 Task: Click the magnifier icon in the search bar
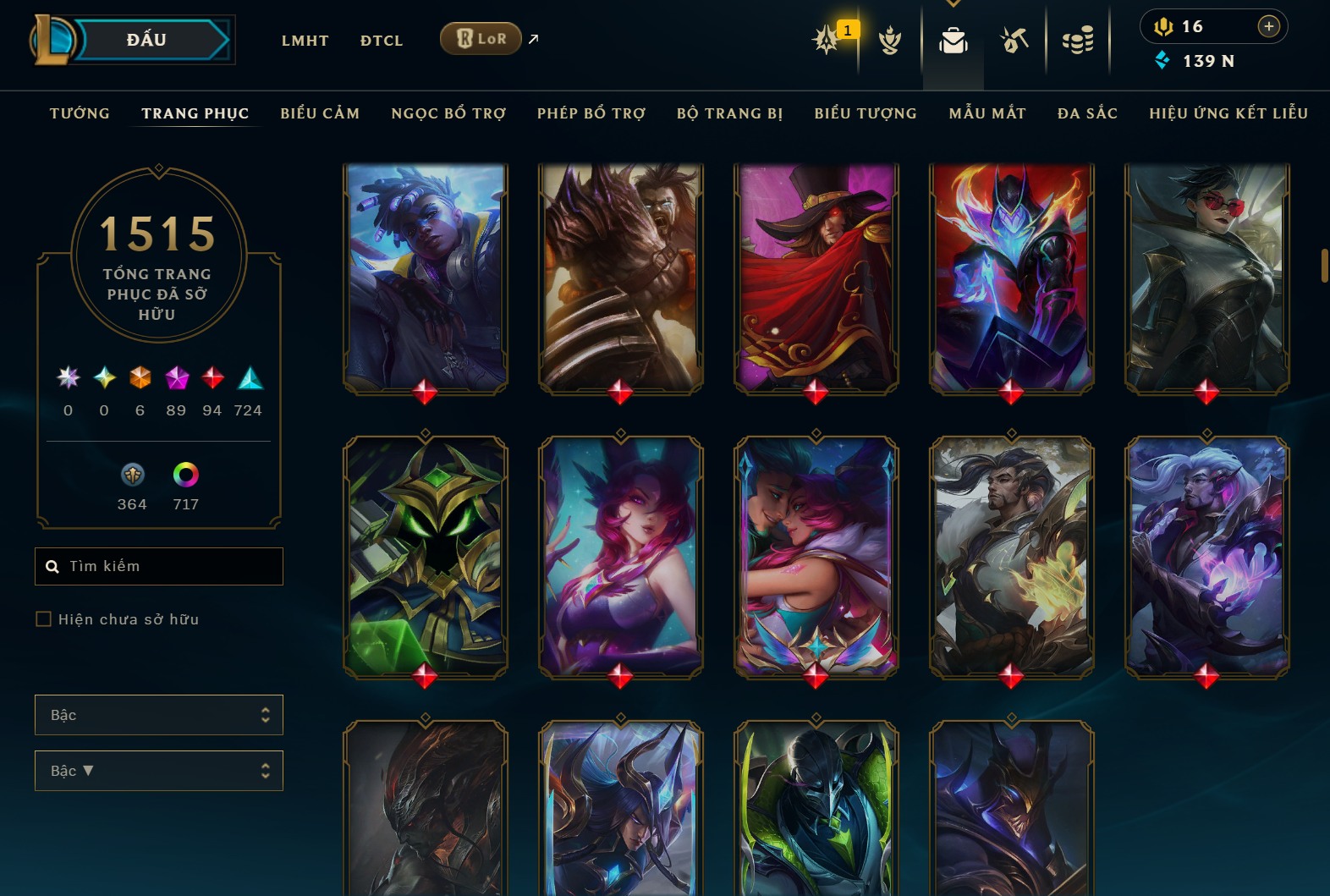(52, 566)
